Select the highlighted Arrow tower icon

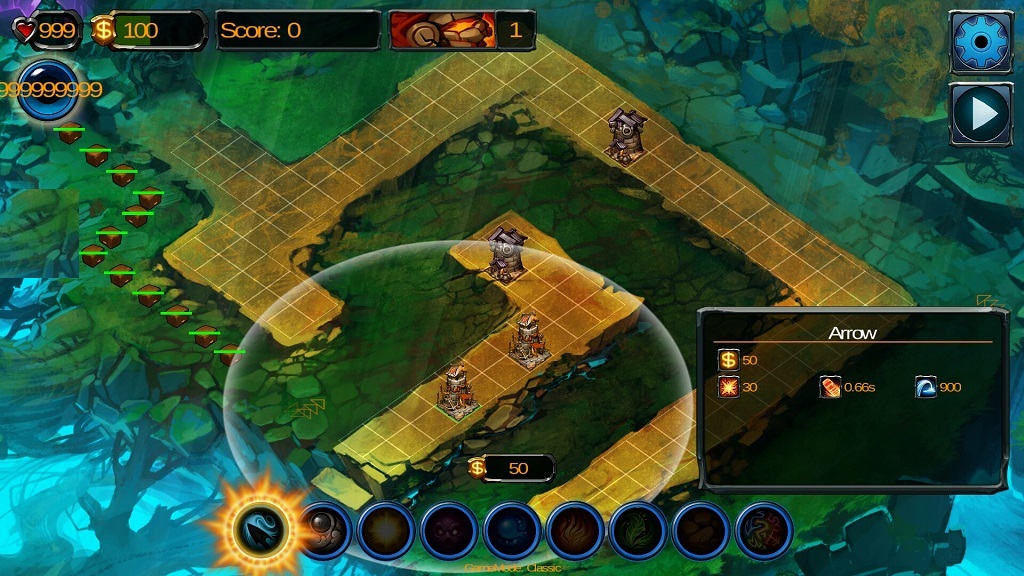[x=261, y=528]
